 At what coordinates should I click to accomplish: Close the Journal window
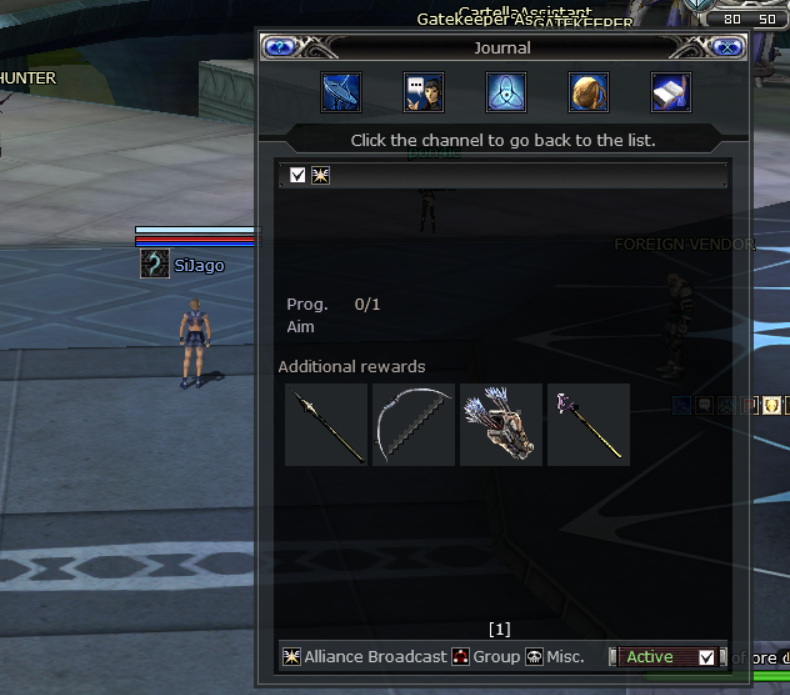729,47
